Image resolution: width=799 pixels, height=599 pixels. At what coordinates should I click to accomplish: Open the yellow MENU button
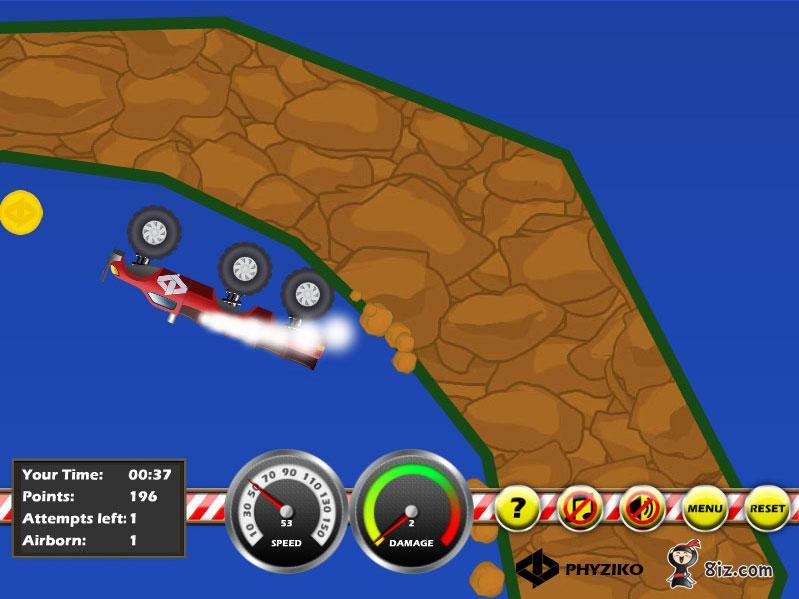point(704,509)
